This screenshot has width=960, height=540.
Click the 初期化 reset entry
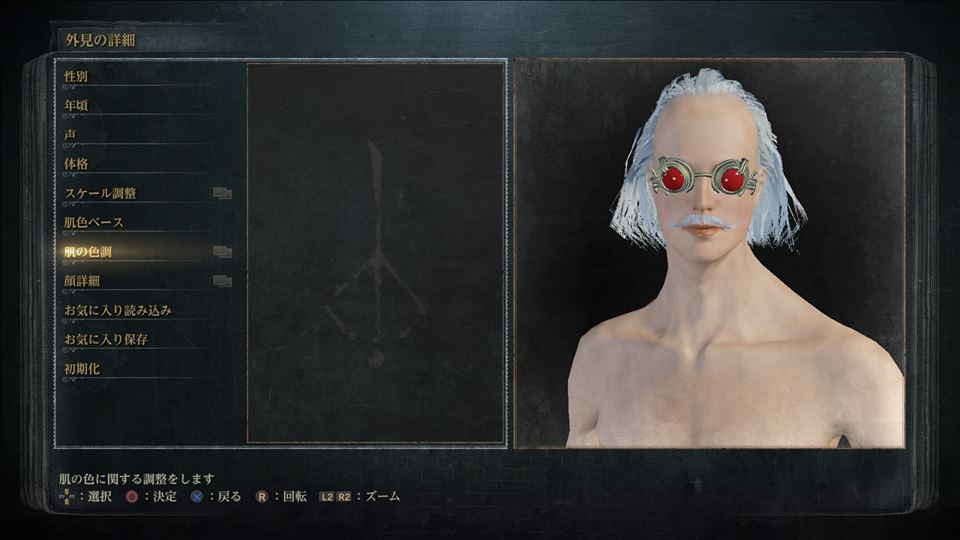click(x=82, y=369)
